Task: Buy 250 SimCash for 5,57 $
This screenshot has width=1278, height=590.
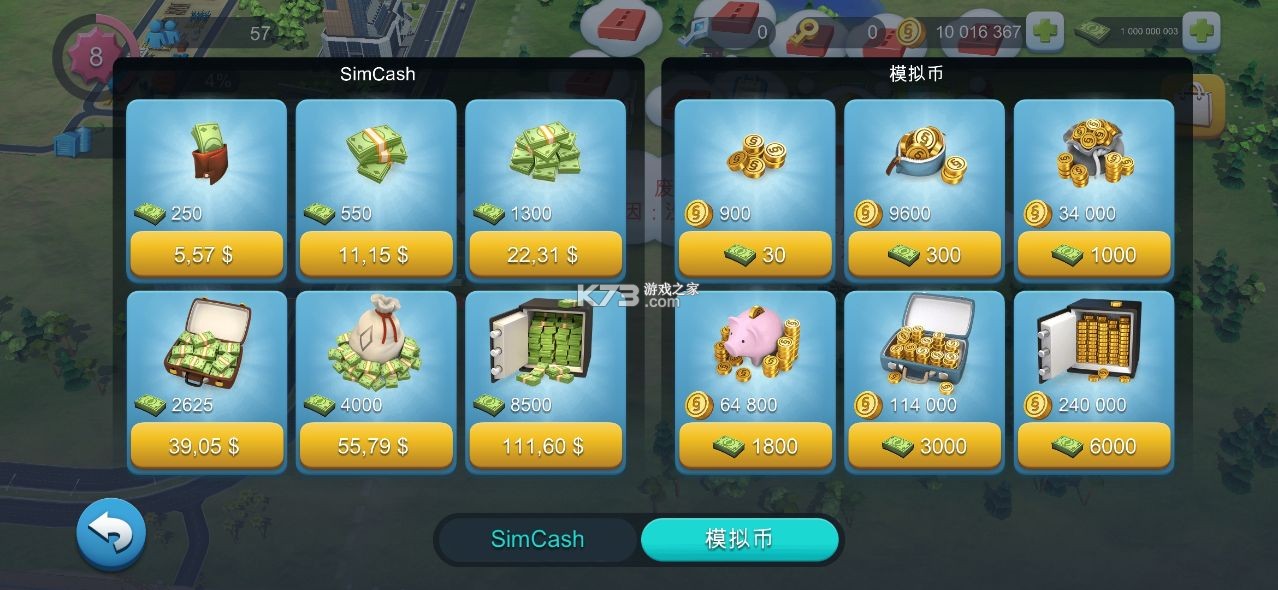Action: tap(206, 255)
